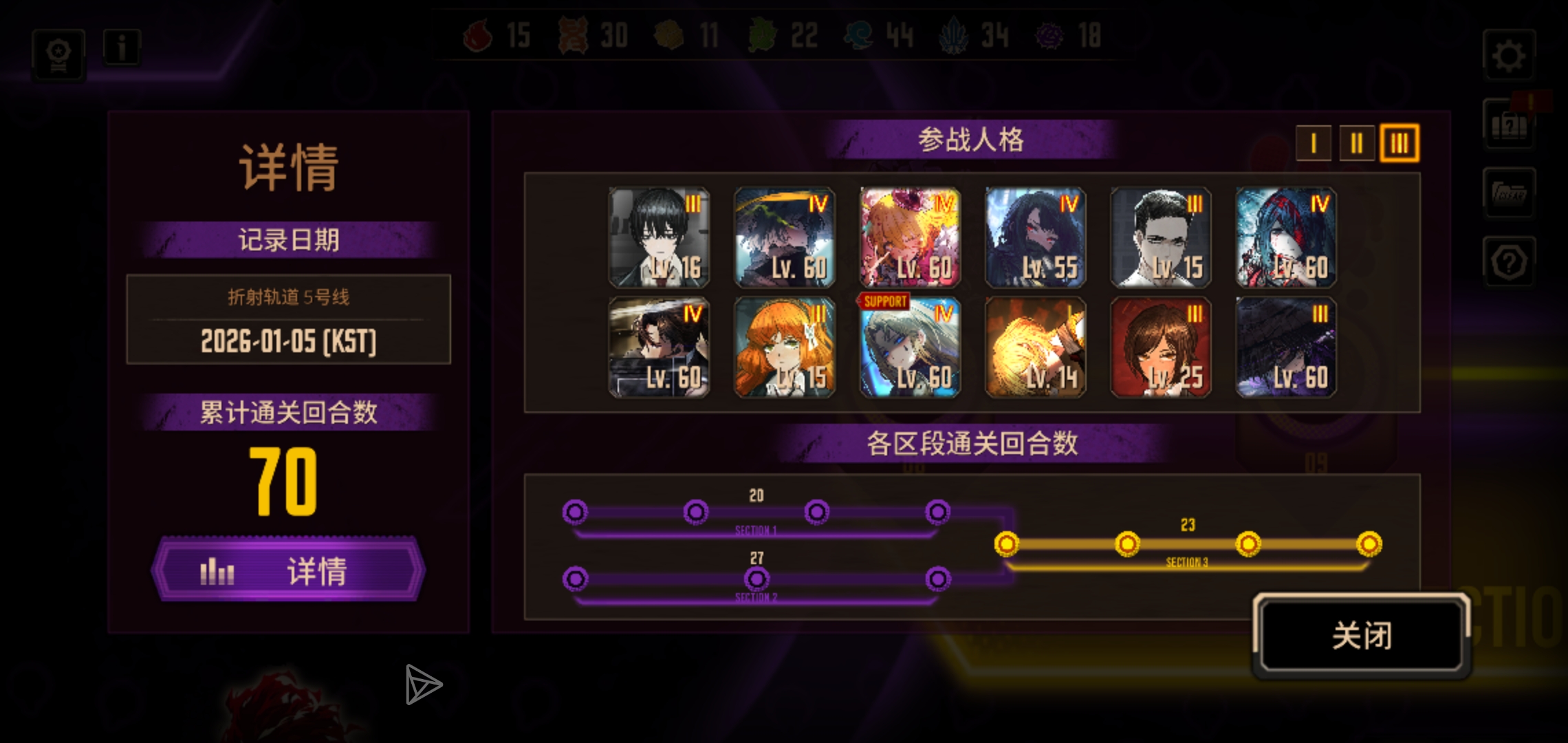Click the 各区段通关回合数 section header
Viewport: 1568px width, 743px height.
pyautogui.click(x=971, y=444)
